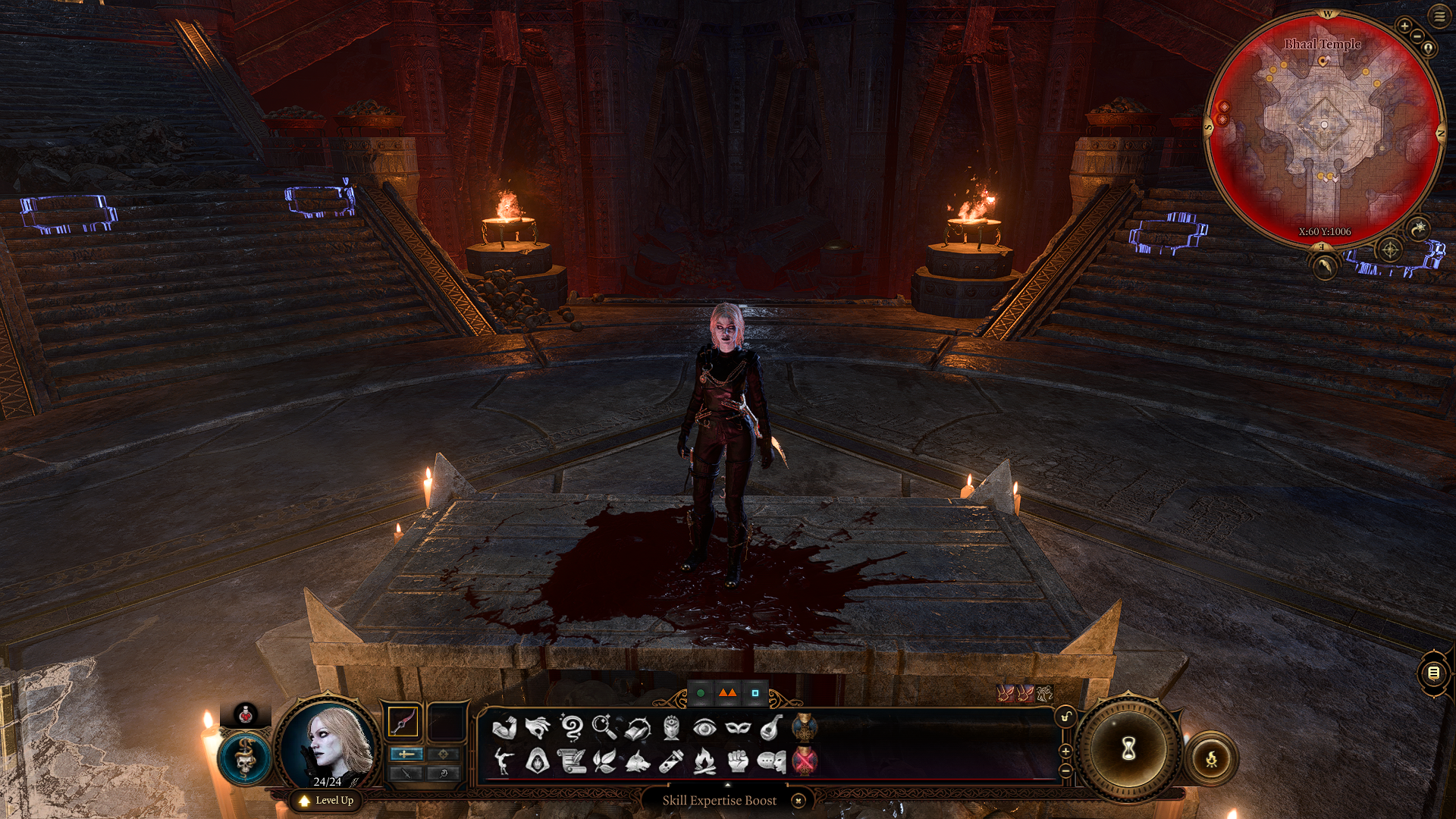Image resolution: width=1456 pixels, height=819 pixels.
Task: Open the journal scroll button on right edge
Action: click(1433, 673)
